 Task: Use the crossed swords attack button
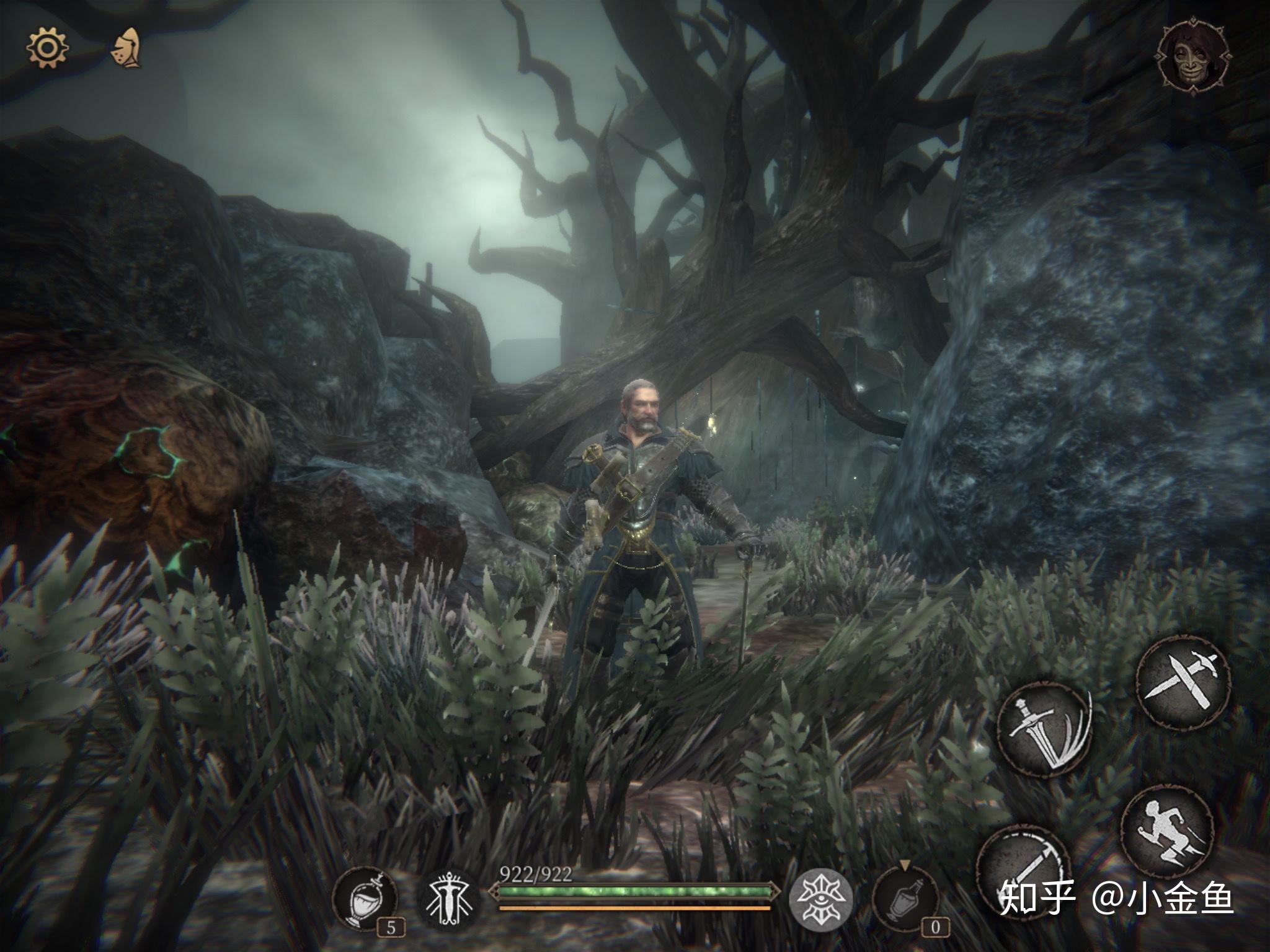1183,680
